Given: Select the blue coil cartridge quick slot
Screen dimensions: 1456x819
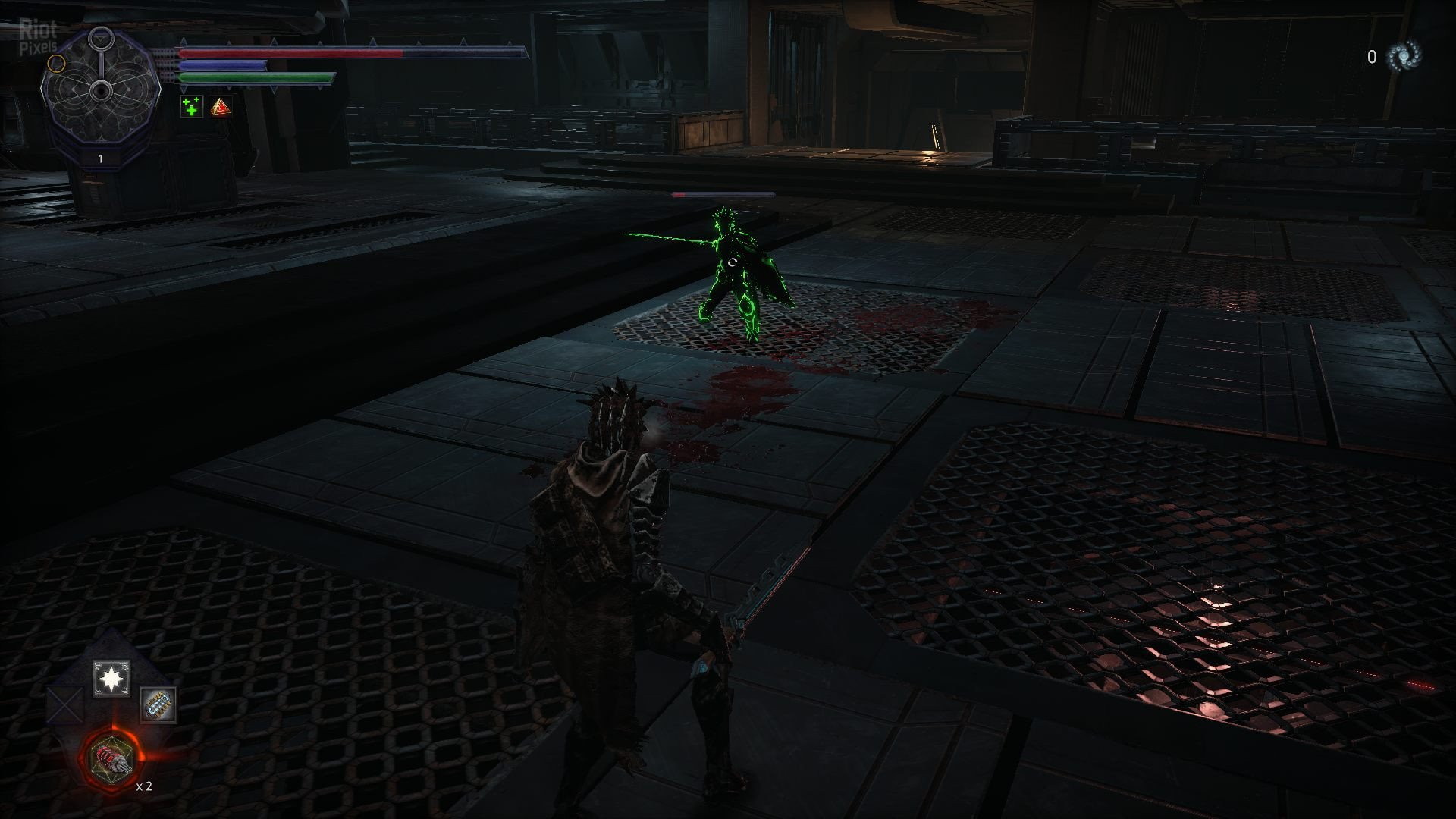Looking at the screenshot, I should tap(158, 704).
